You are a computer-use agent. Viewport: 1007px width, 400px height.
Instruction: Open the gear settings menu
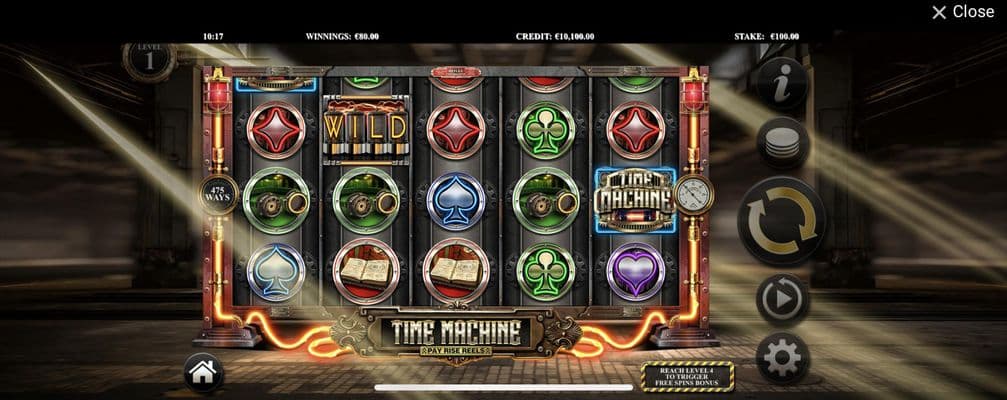pyautogui.click(x=782, y=357)
